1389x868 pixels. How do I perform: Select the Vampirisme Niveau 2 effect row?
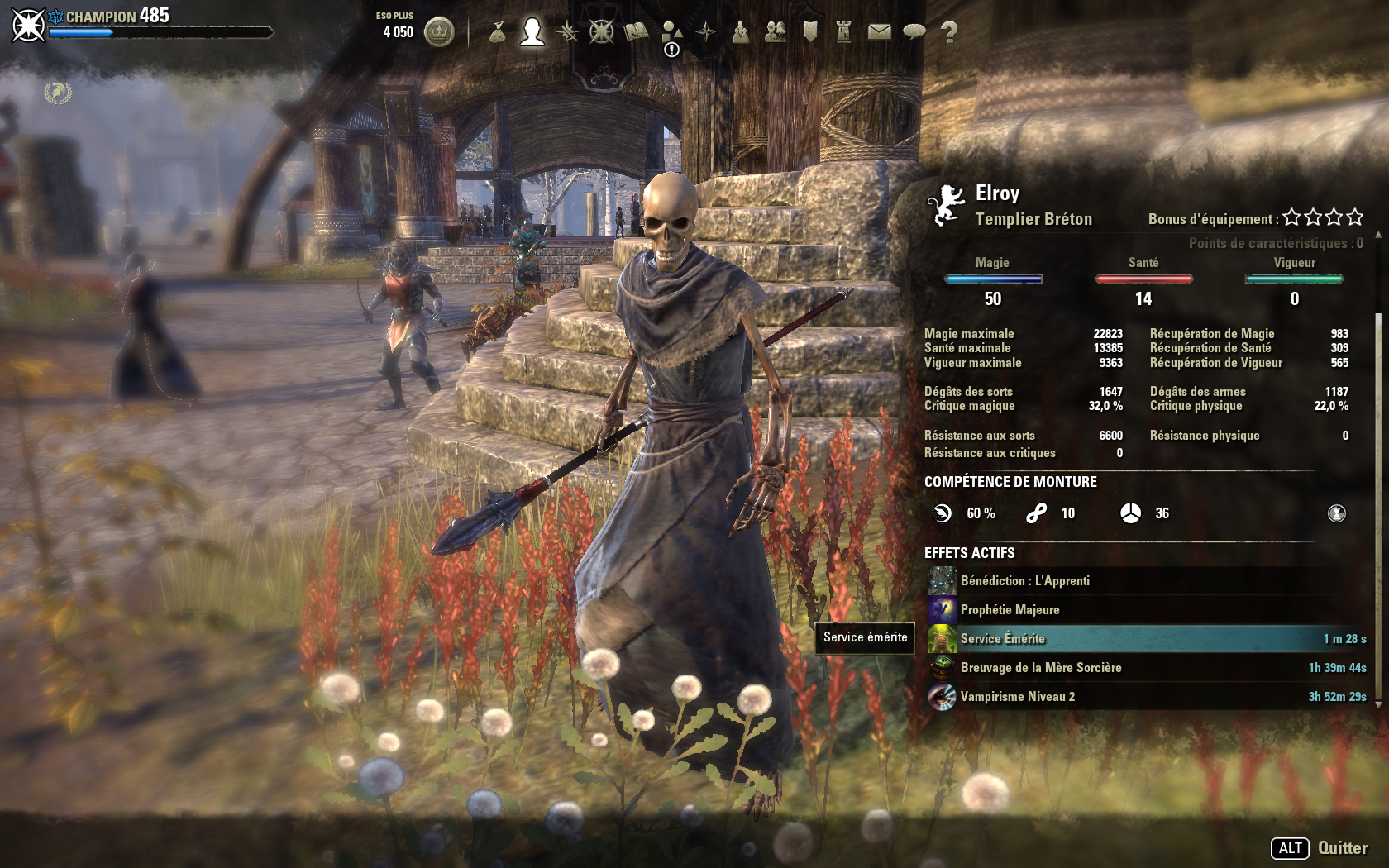tap(1146, 697)
